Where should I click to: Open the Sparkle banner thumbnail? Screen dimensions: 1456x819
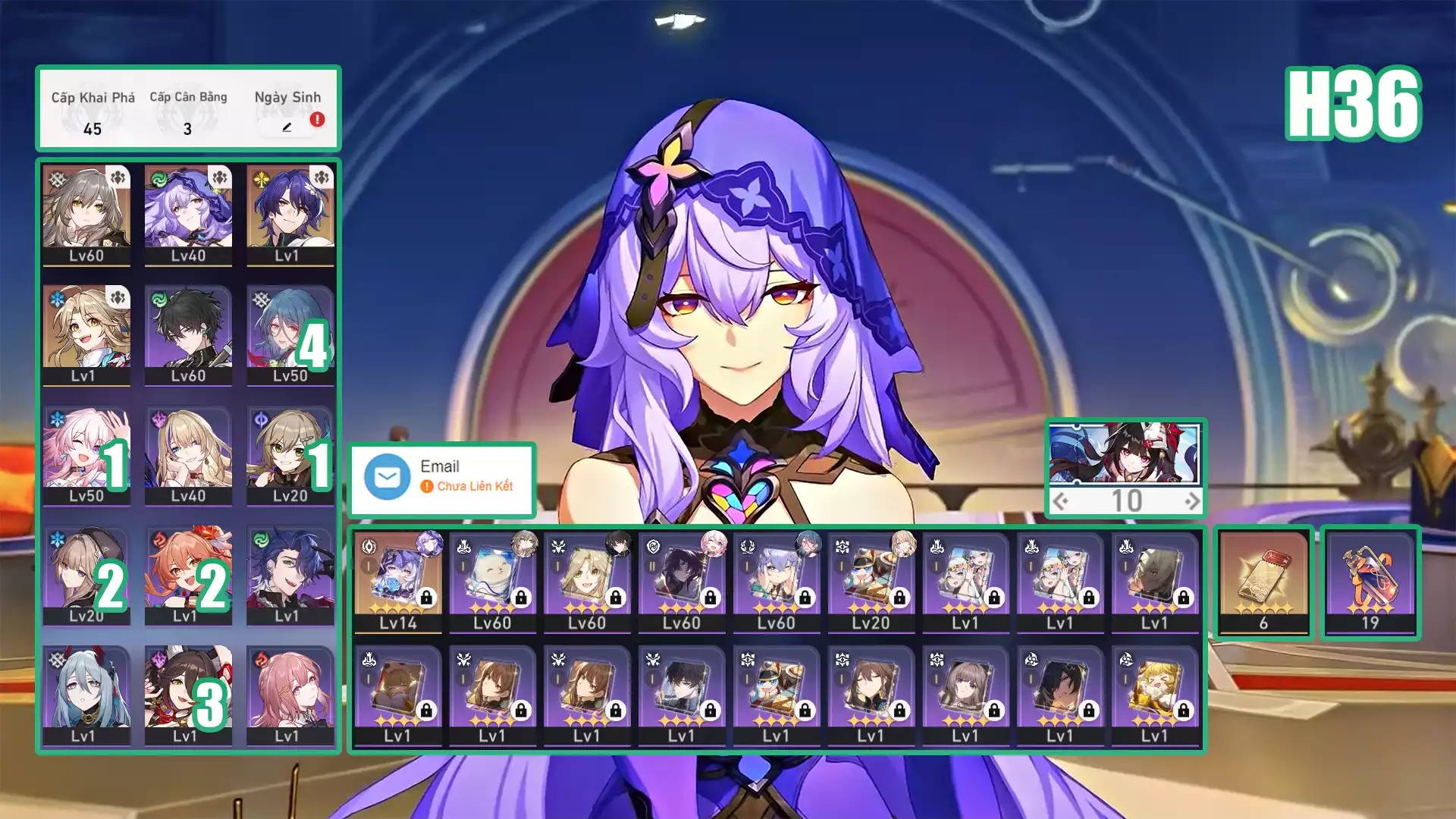1125,453
